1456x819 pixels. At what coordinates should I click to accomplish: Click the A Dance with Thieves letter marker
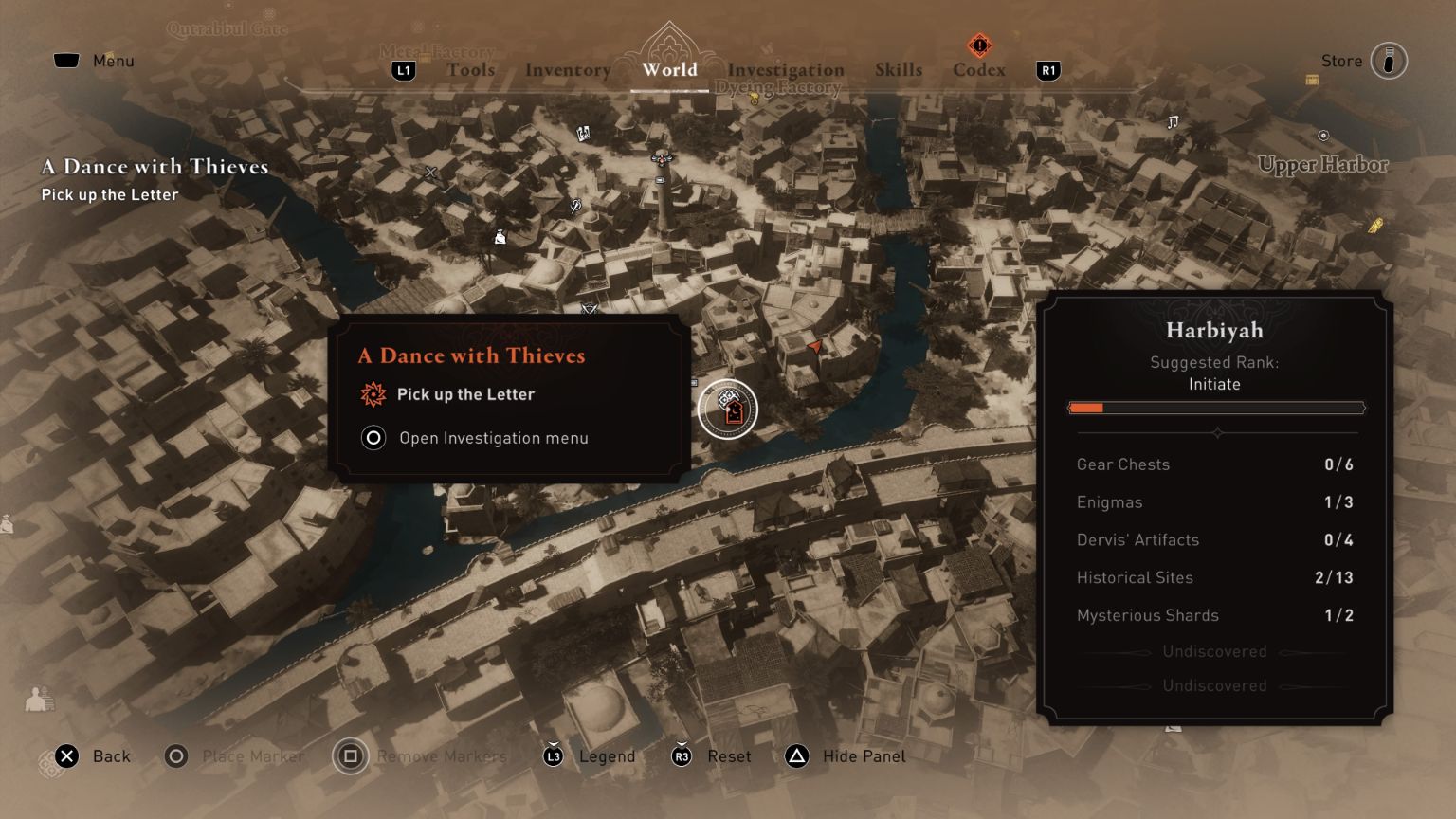[730, 409]
